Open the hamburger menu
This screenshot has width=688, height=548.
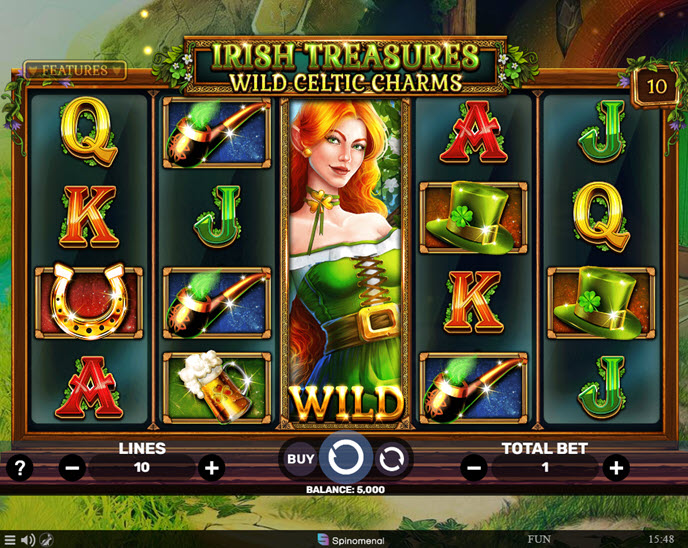click(10, 540)
